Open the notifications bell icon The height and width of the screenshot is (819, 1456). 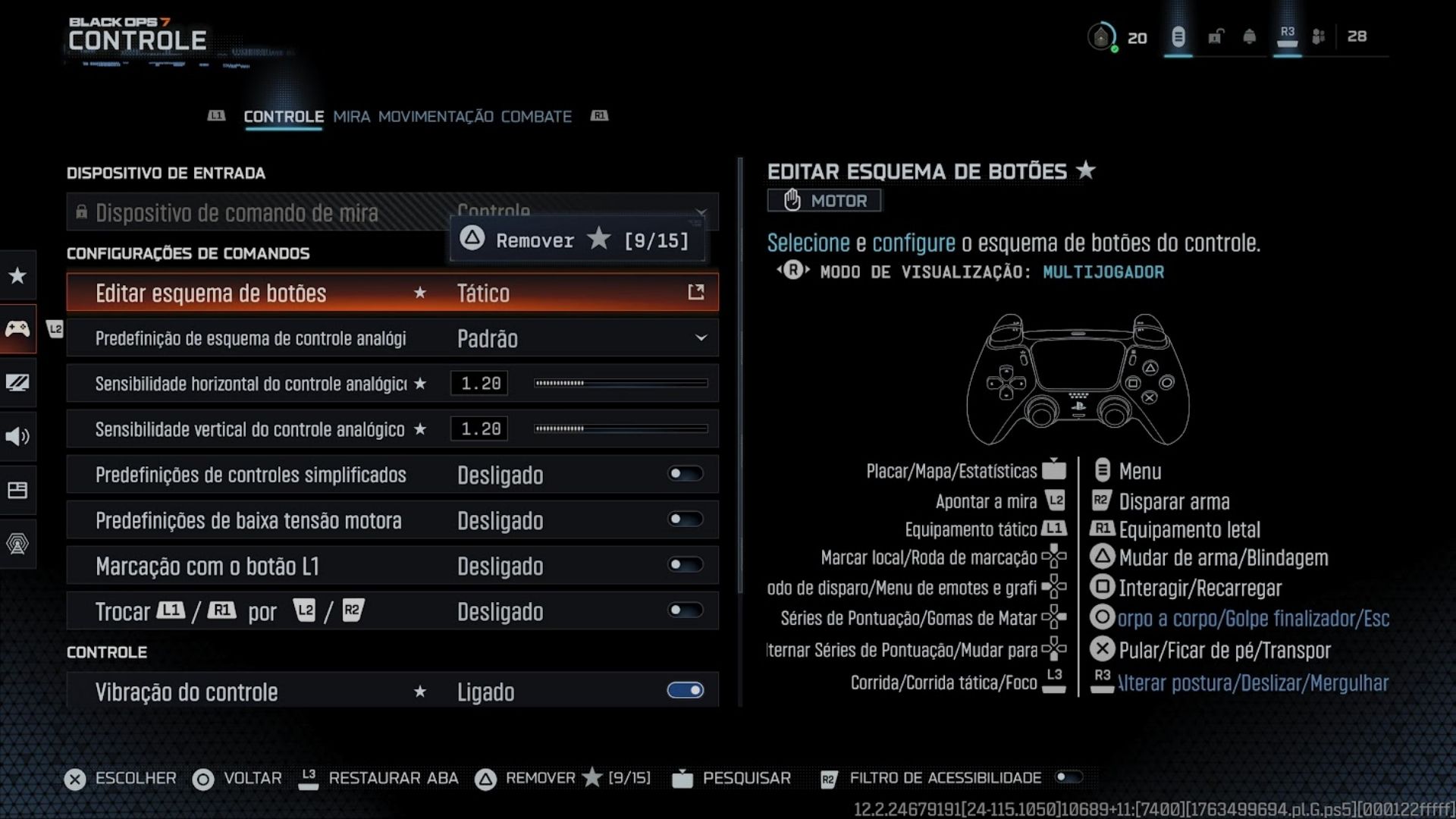(1249, 36)
